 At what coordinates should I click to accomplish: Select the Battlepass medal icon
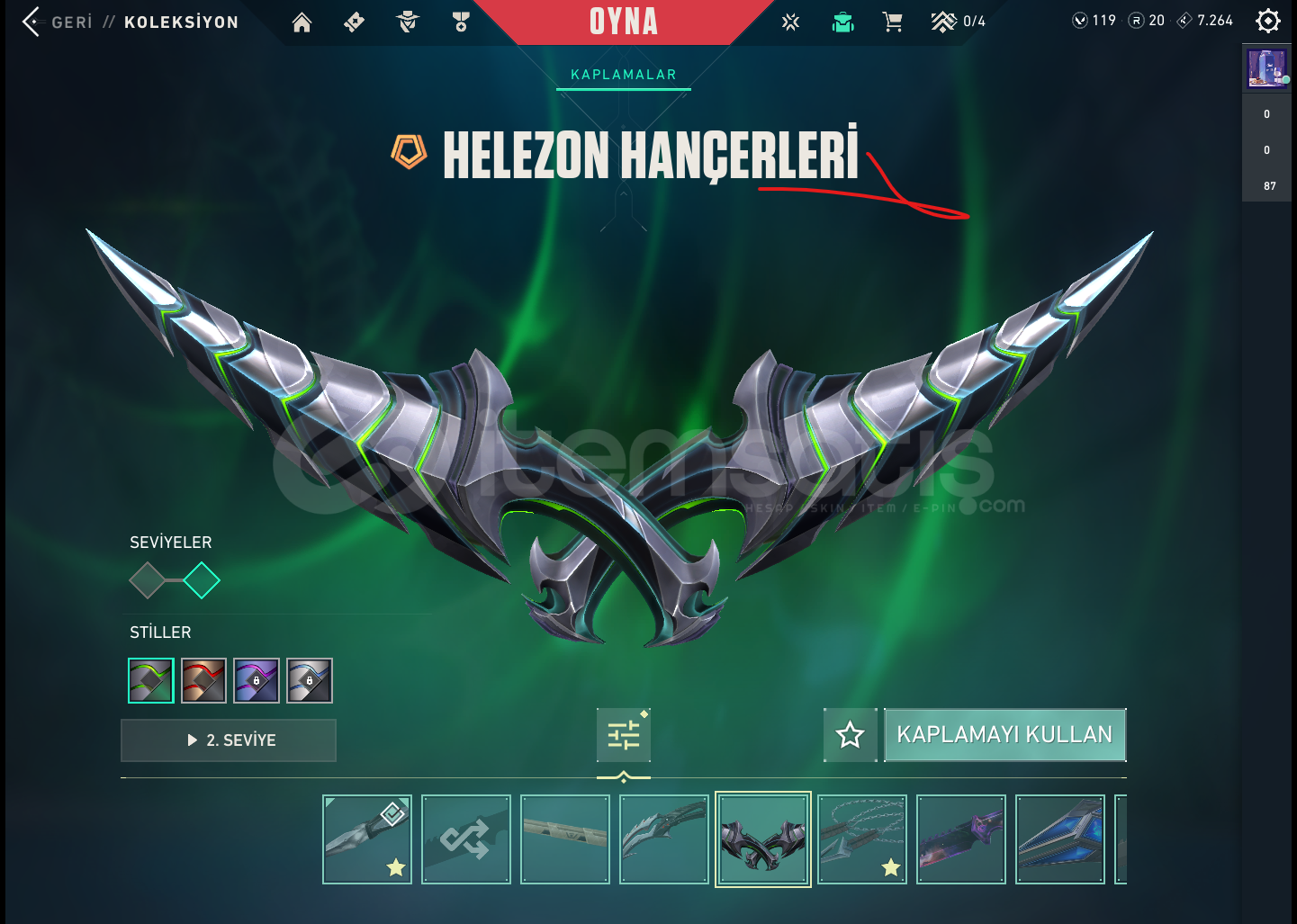(462, 22)
